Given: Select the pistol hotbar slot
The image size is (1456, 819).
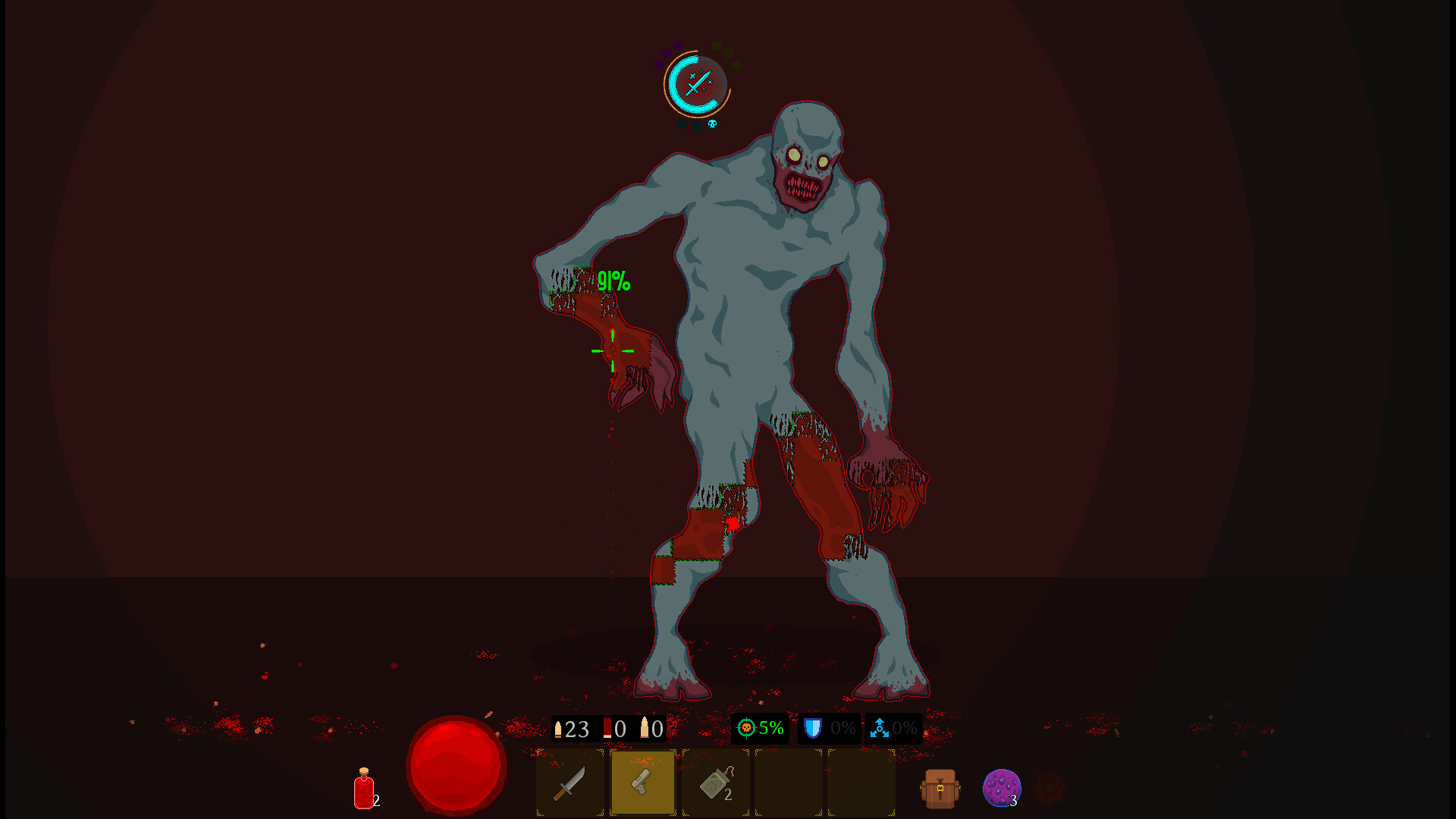Looking at the screenshot, I should pos(643,783).
